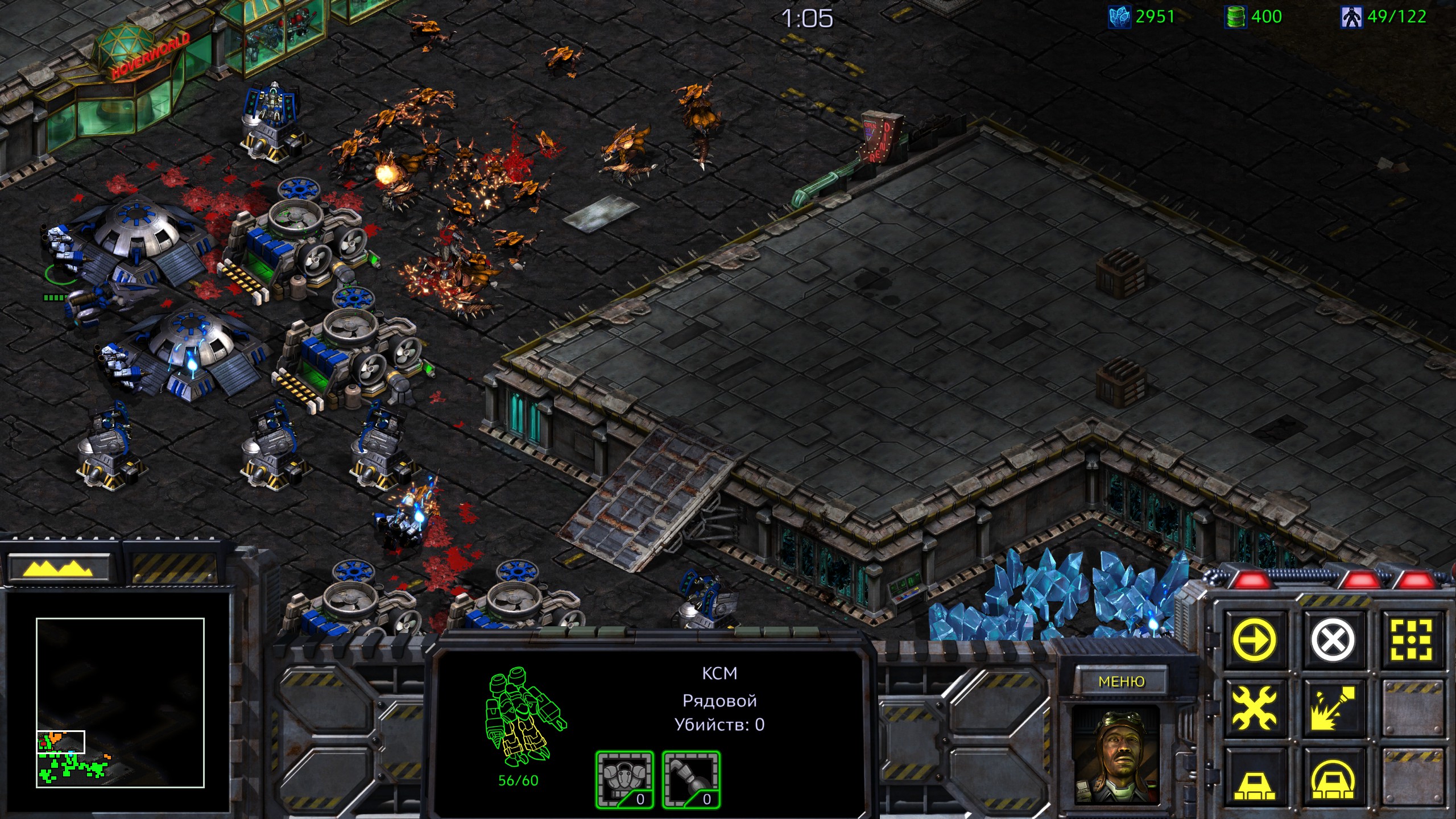Screen dimensions: 1456x819
Task: Activate the Stop command icon
Action: point(1333,639)
